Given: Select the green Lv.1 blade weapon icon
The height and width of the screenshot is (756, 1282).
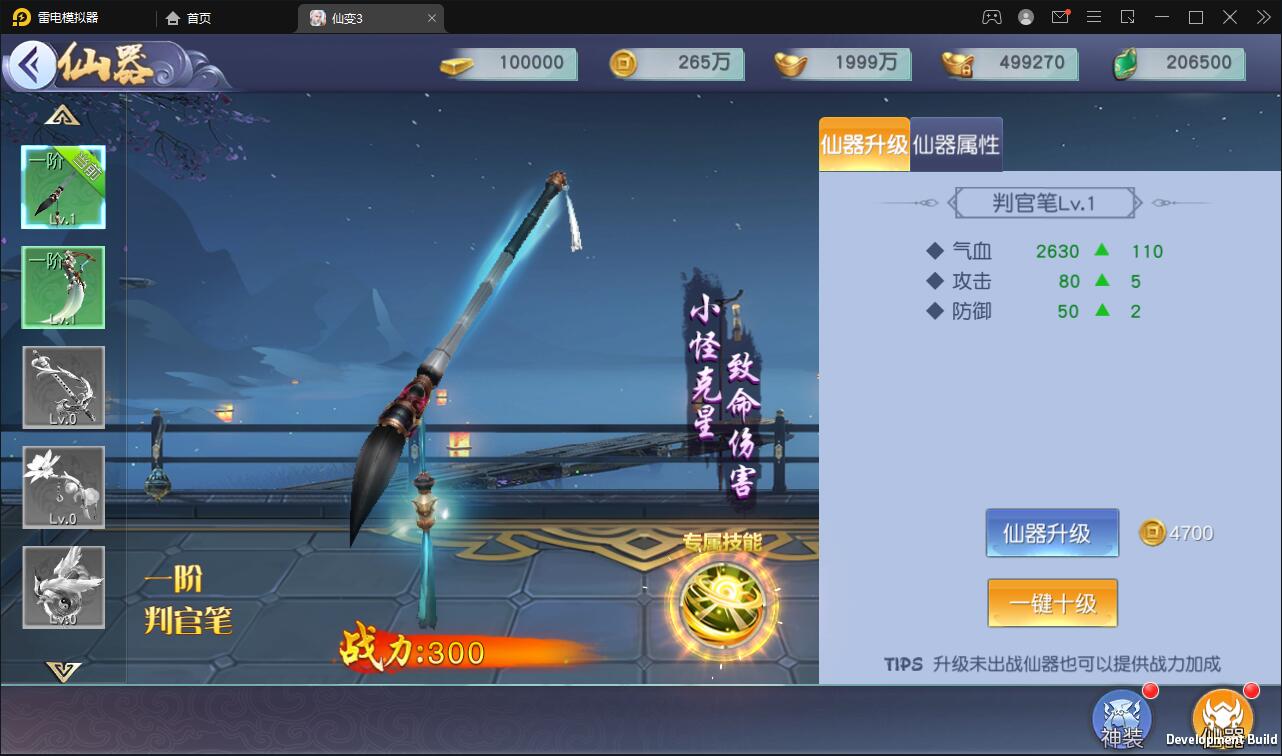Looking at the screenshot, I should click(63, 287).
